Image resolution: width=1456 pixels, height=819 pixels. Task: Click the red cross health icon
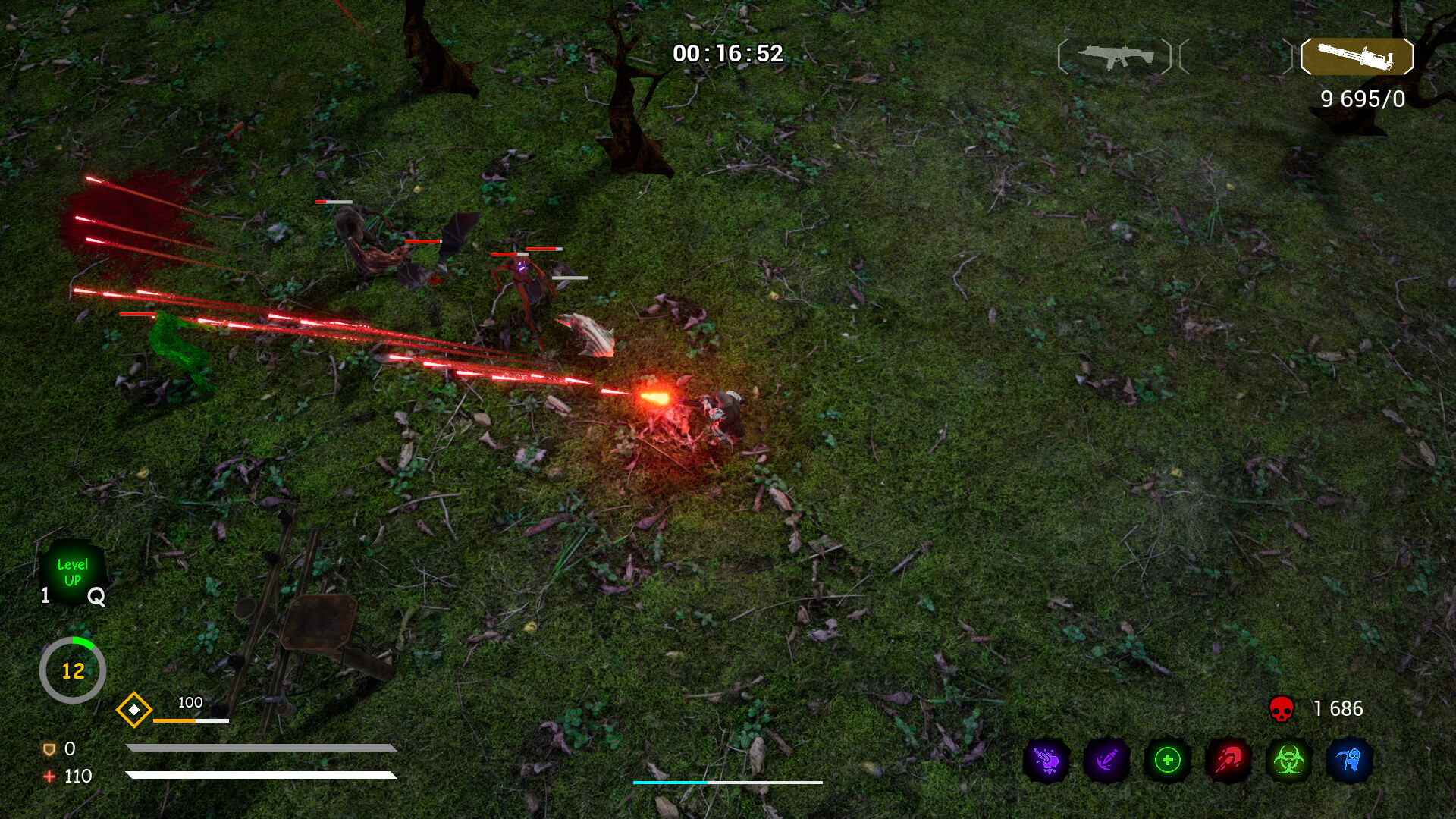[x=49, y=777]
